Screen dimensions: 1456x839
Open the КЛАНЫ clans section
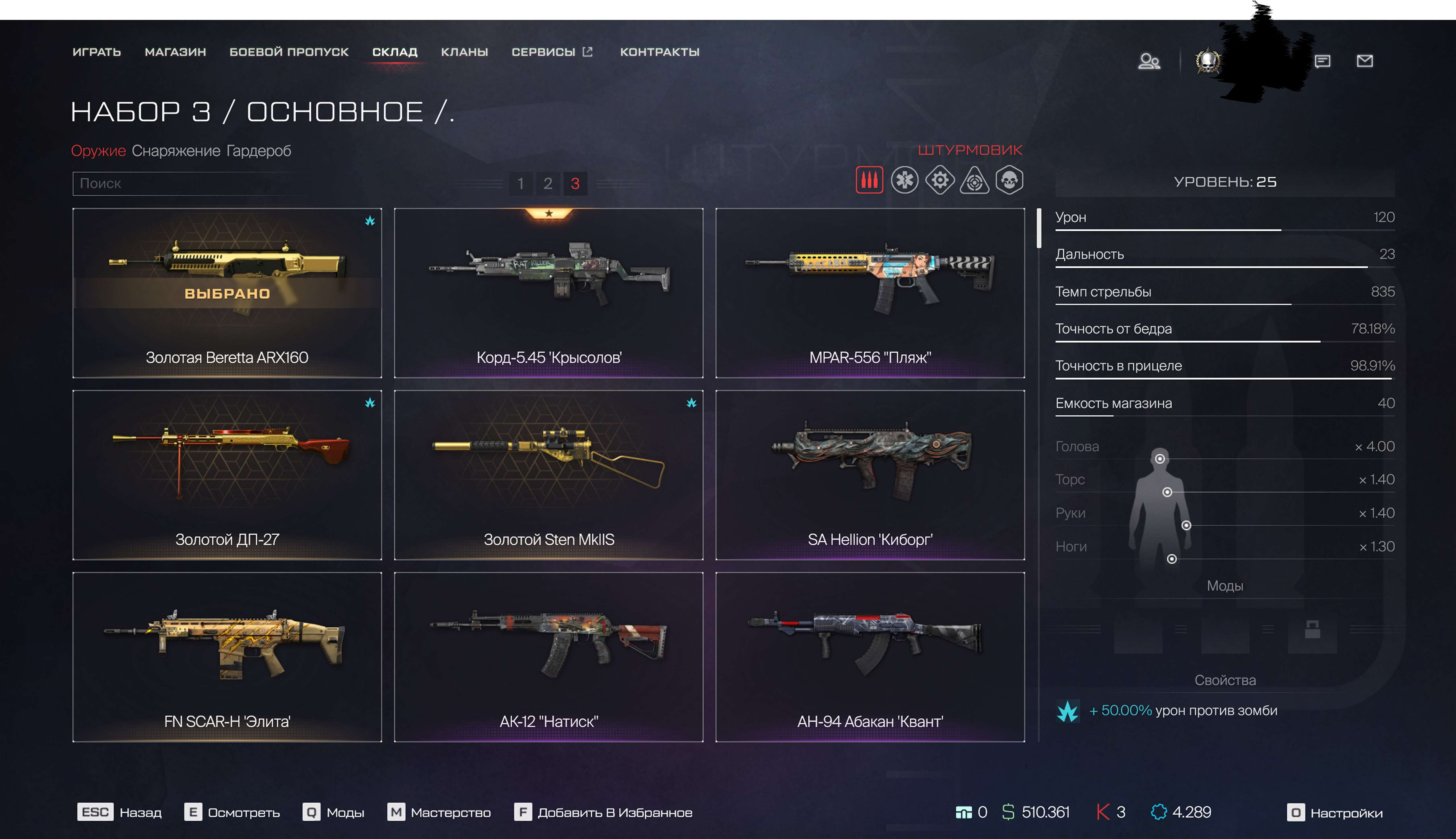click(x=464, y=52)
